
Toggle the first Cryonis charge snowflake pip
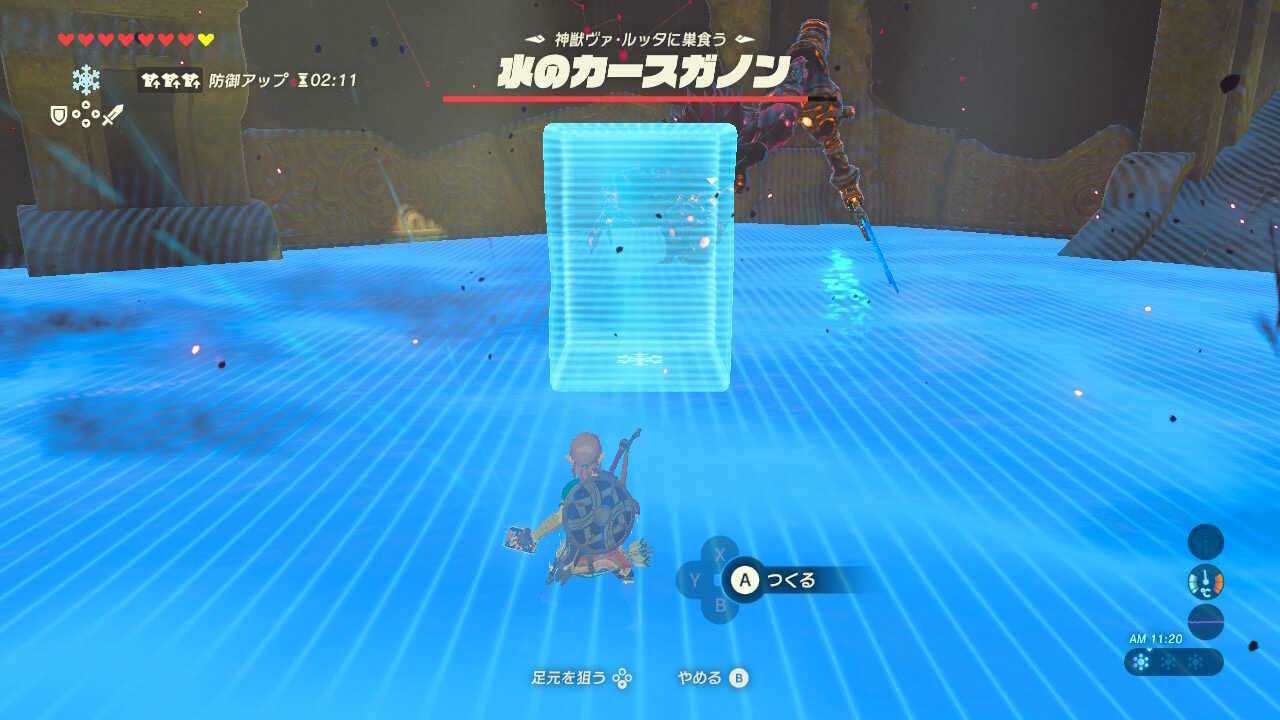[x=1141, y=662]
